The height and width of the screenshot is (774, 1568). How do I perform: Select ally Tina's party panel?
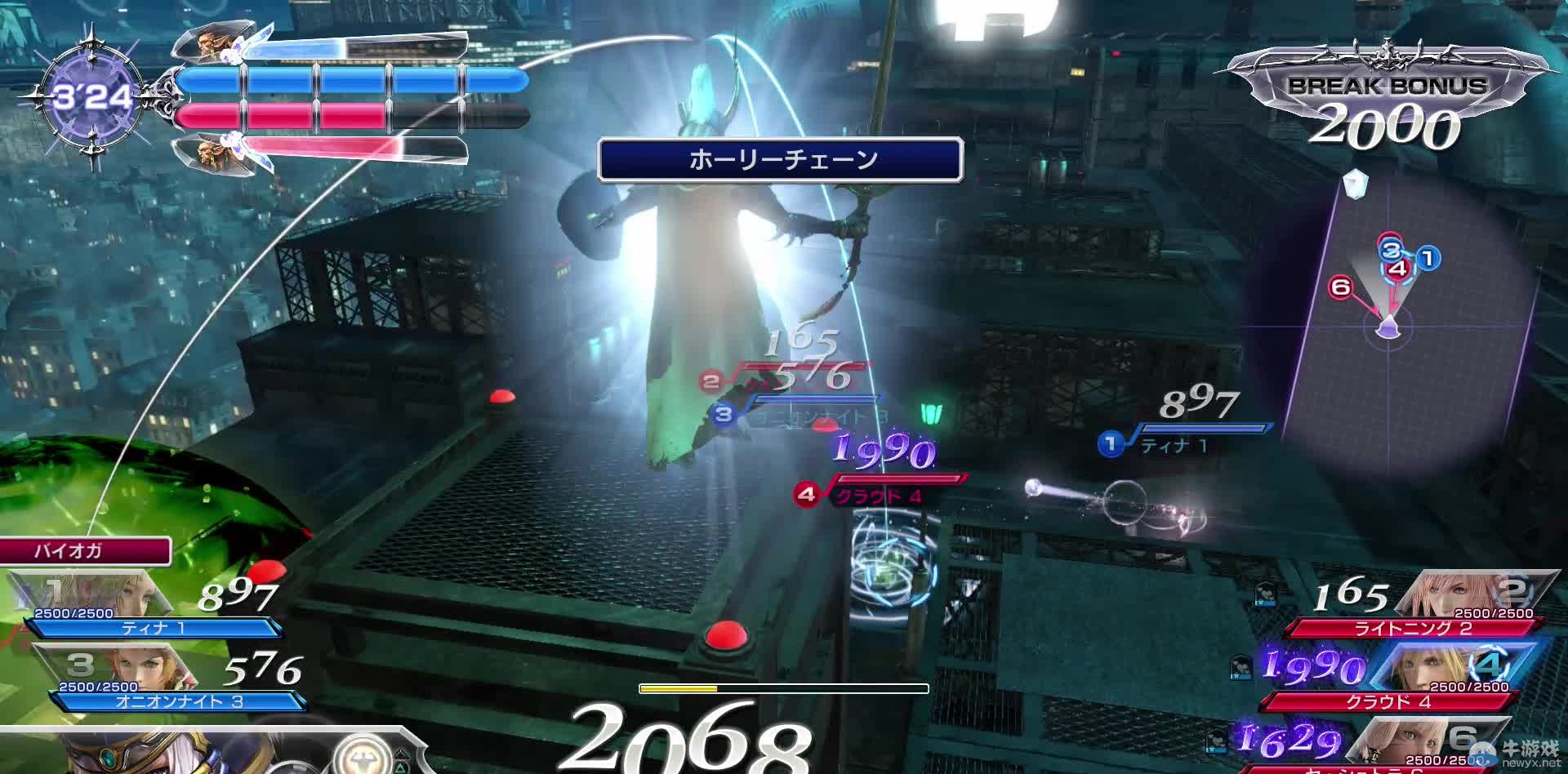[x=147, y=608]
